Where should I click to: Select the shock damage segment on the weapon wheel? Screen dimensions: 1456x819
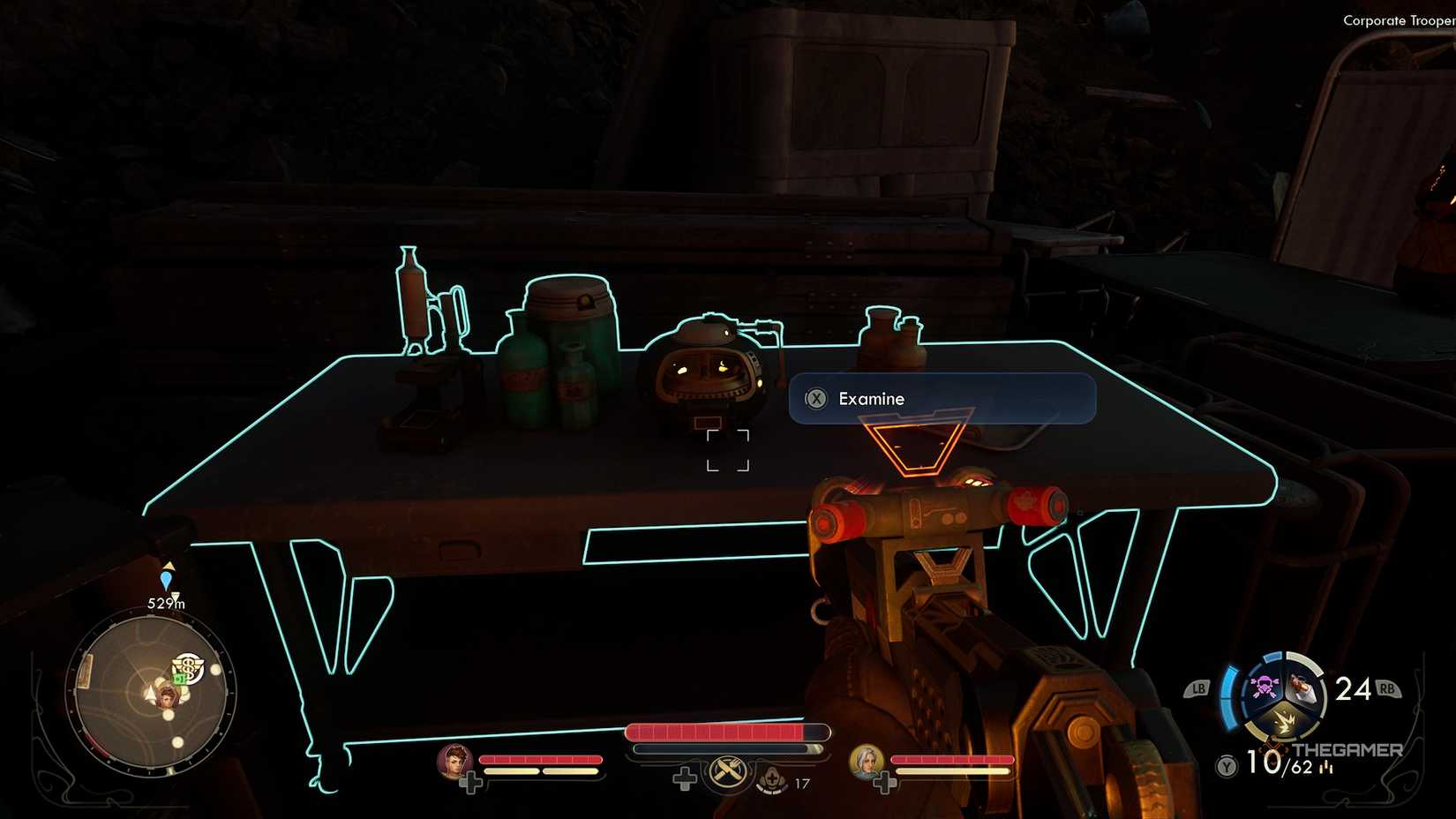(1286, 723)
